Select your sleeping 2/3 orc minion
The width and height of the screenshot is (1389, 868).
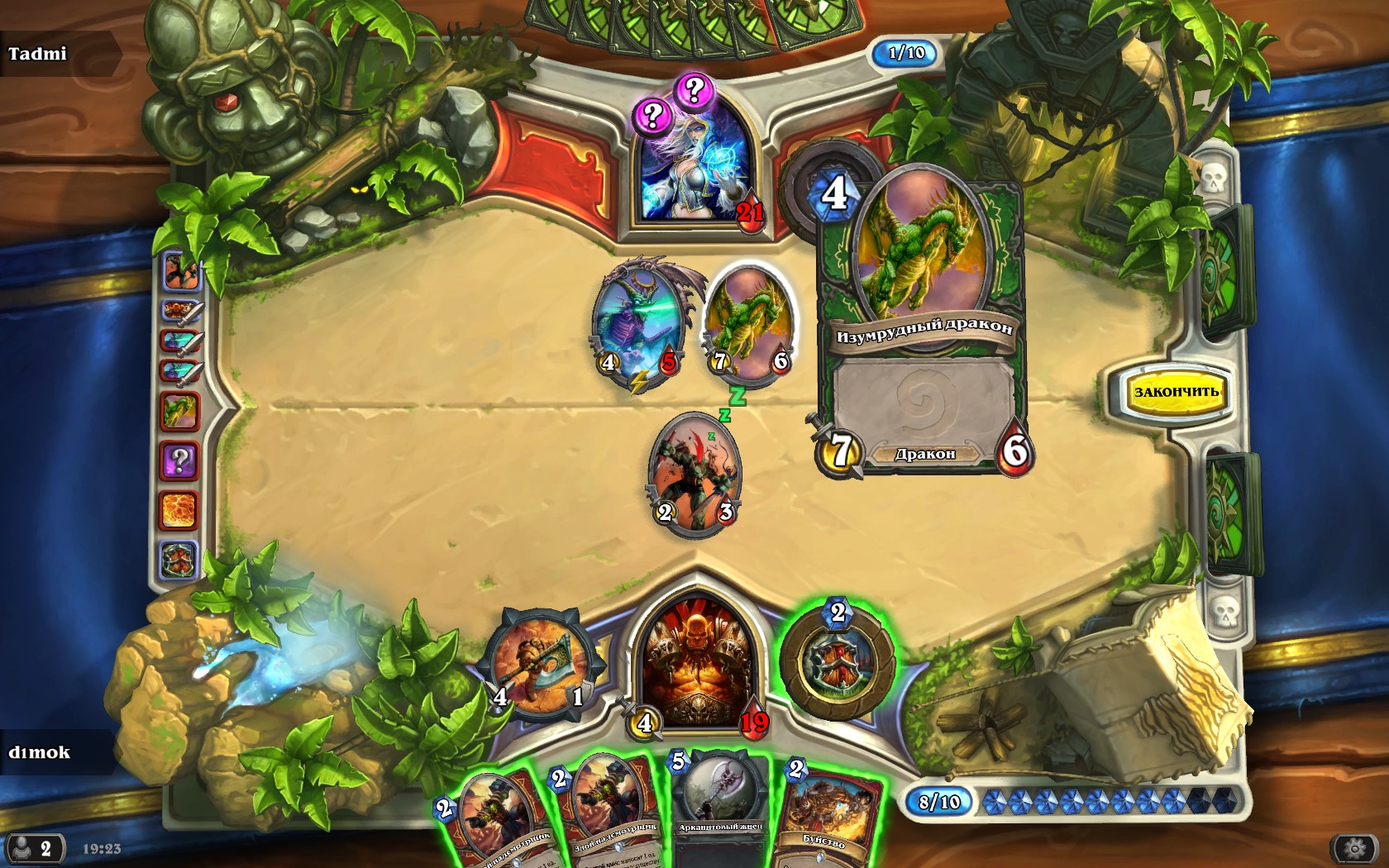[x=694, y=475]
